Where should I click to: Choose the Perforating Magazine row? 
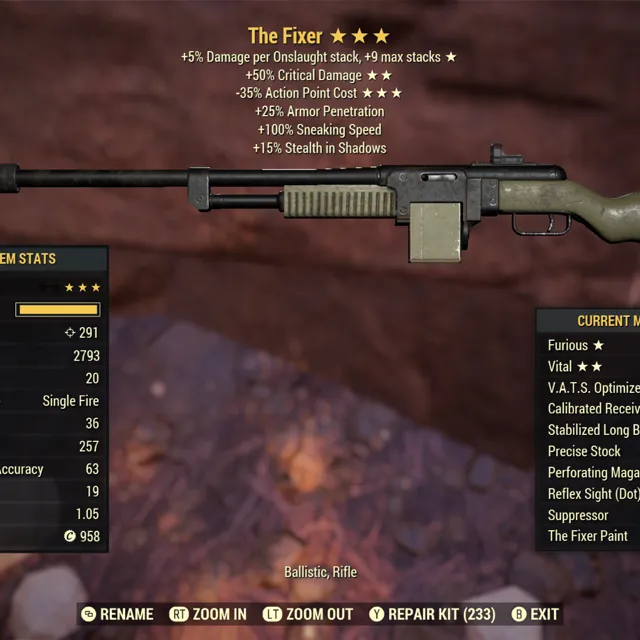(593, 472)
